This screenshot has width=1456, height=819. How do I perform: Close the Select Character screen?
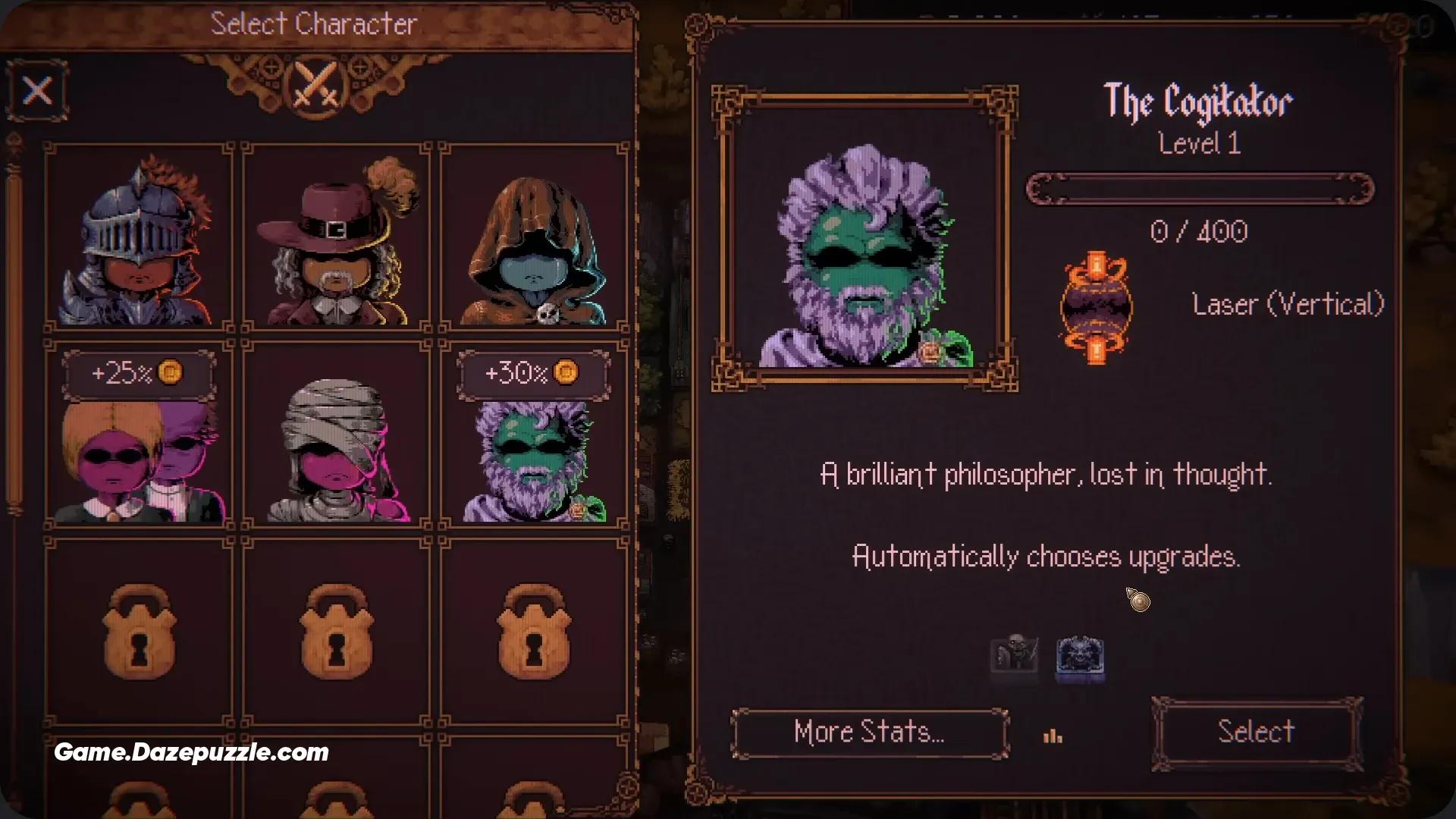coord(36,91)
